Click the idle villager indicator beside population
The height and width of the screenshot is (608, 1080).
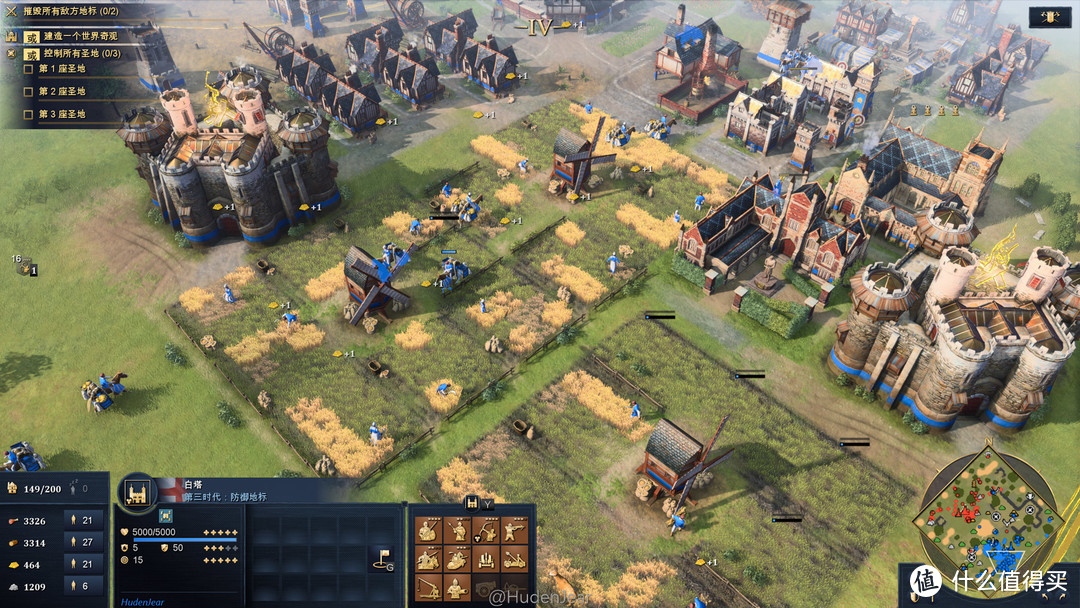[x=78, y=489]
